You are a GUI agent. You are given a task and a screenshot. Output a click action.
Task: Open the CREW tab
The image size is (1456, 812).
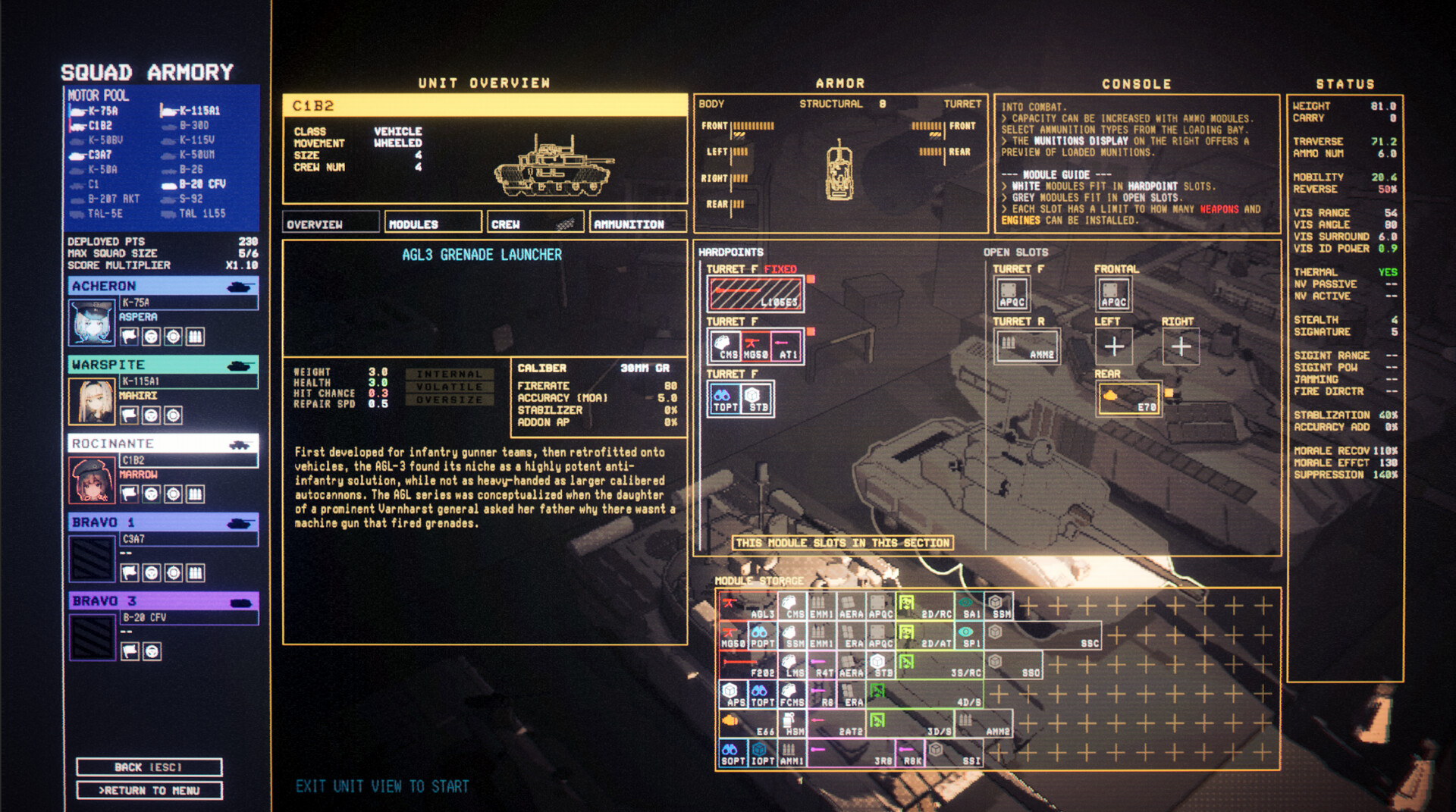point(535,222)
